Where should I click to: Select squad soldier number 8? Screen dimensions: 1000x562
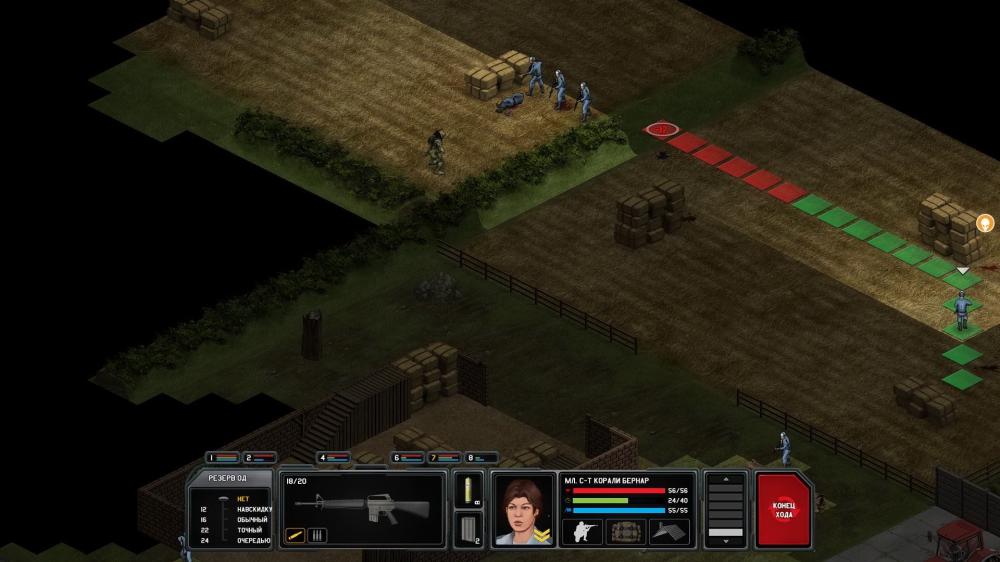(x=481, y=458)
